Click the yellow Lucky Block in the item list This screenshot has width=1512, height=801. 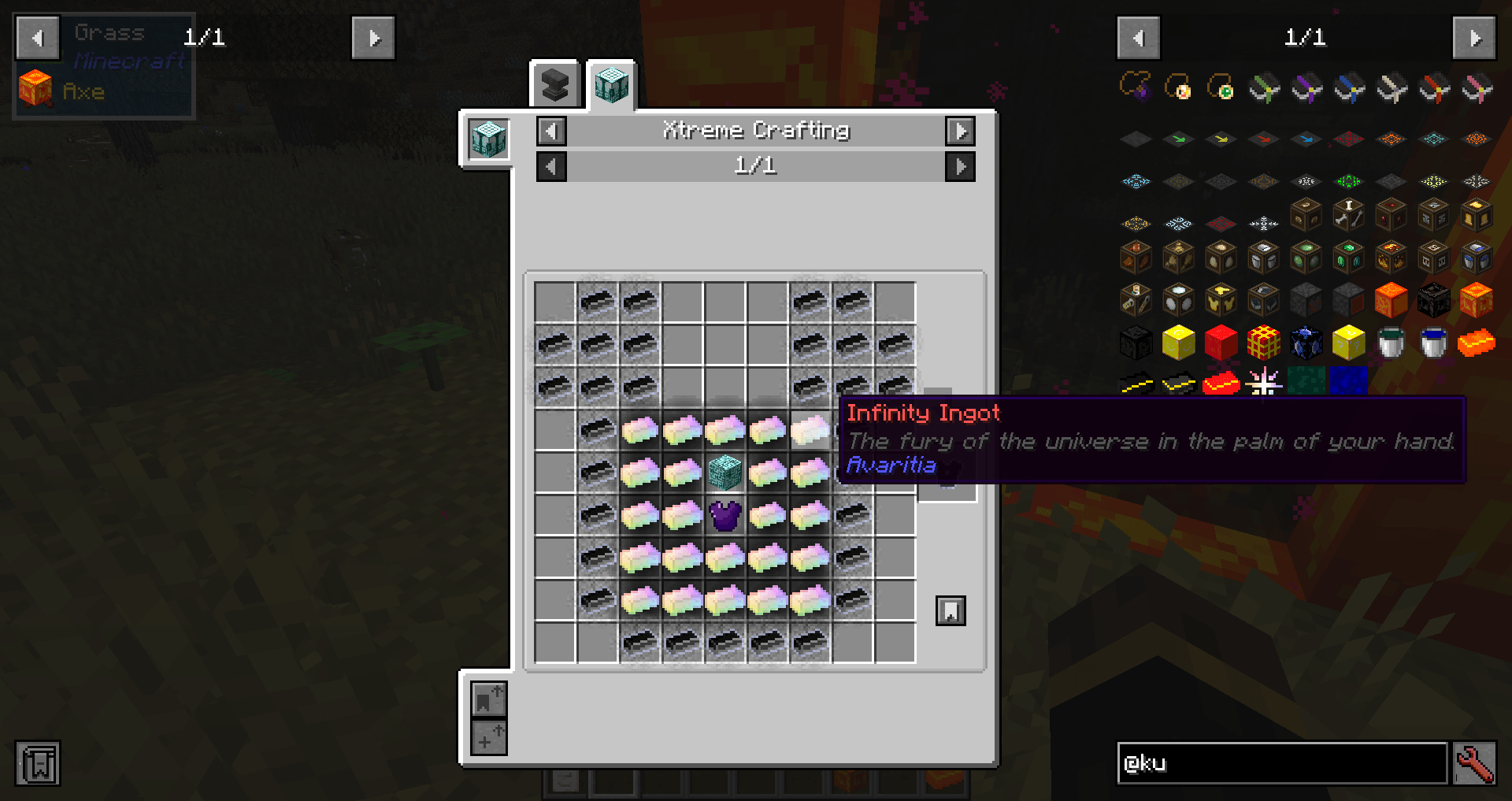1348,343
